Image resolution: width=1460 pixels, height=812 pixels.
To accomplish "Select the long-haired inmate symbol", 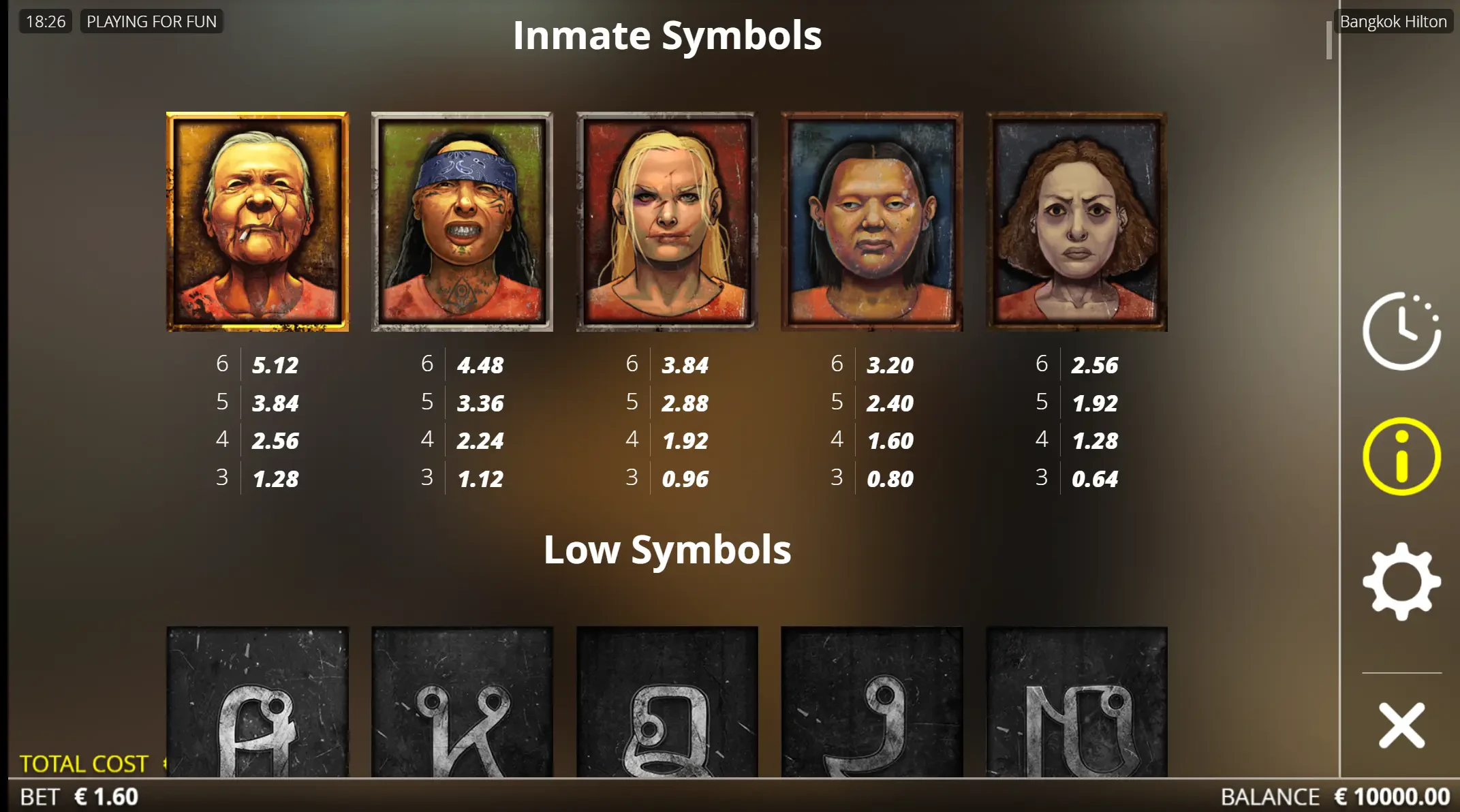I will [871, 219].
